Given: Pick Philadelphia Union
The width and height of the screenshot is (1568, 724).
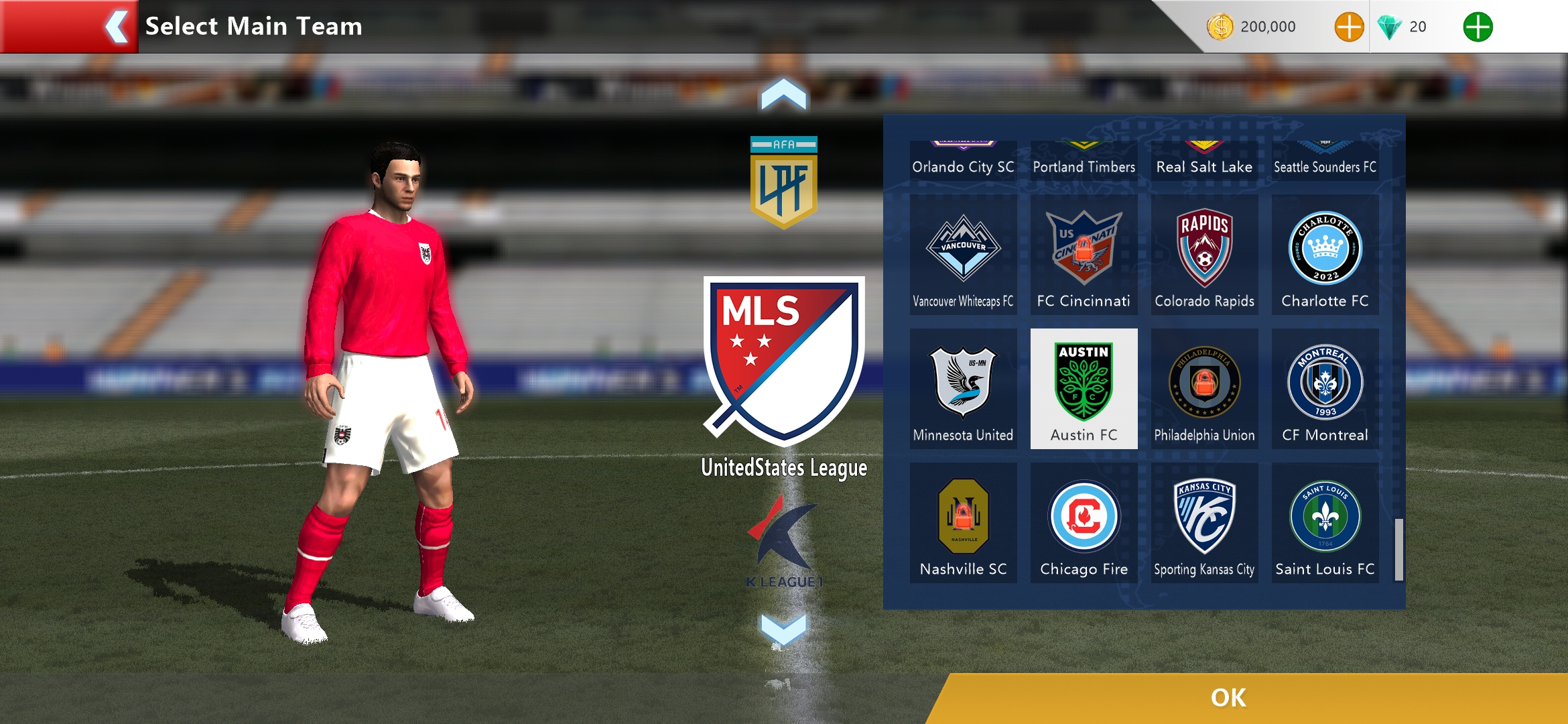Looking at the screenshot, I should [x=1204, y=389].
